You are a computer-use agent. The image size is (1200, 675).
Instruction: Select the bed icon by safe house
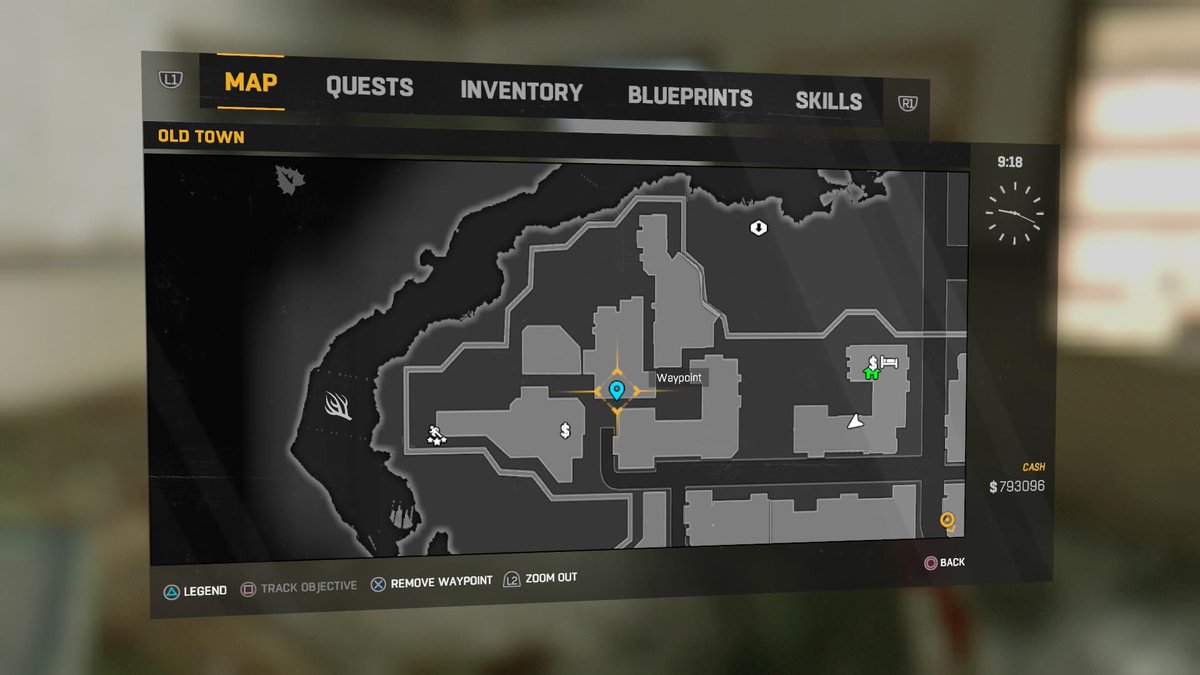[x=890, y=361]
